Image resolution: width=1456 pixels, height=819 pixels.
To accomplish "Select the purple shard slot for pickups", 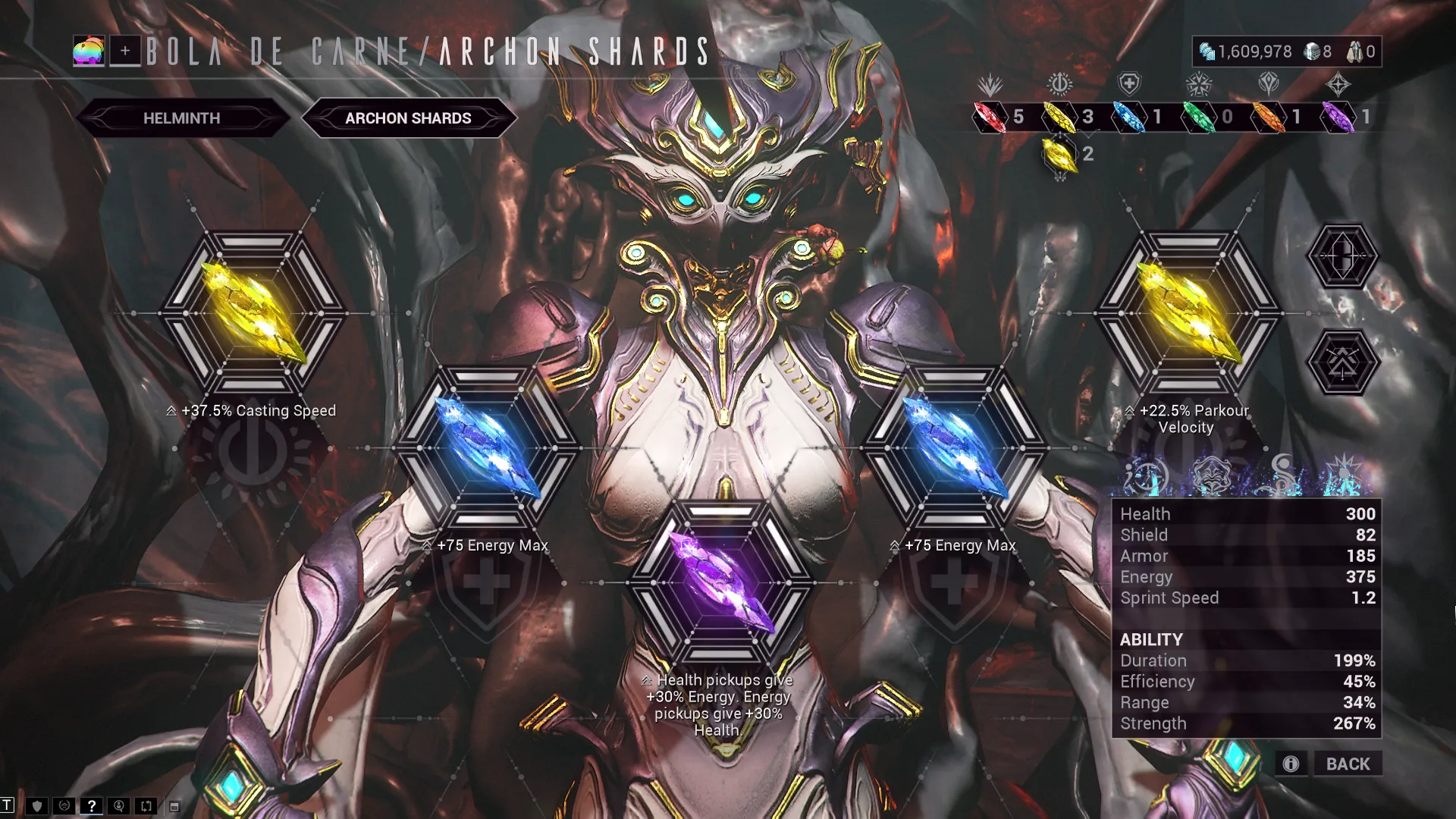I will 721,582.
